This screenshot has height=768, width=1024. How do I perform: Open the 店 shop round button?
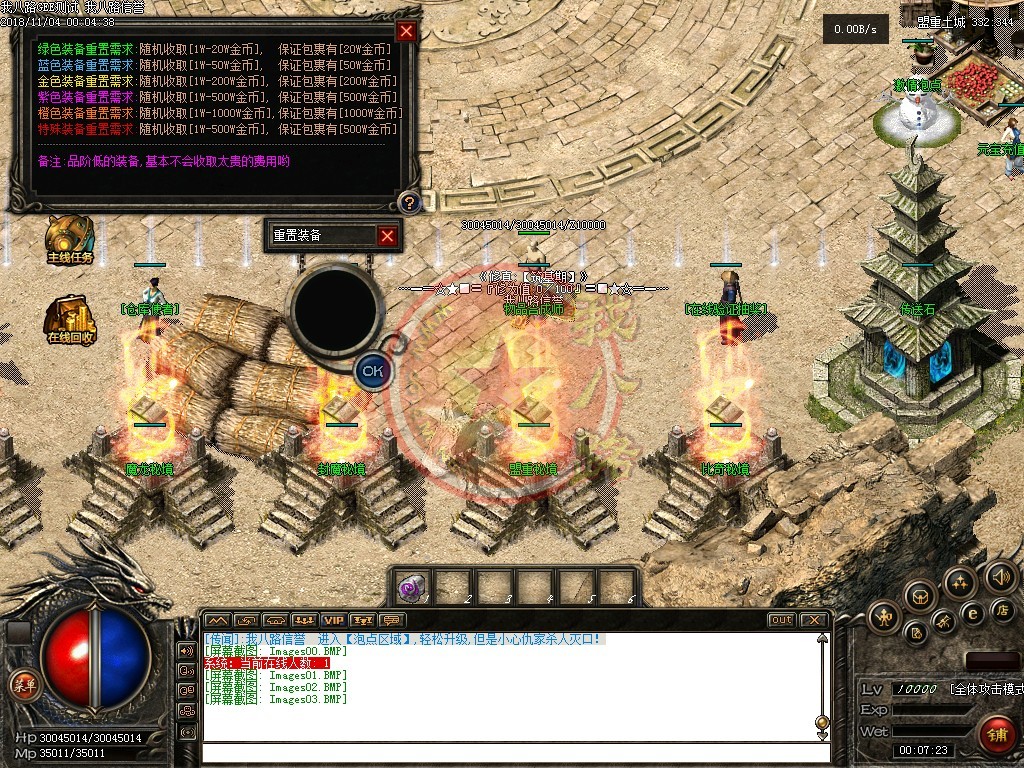point(1004,609)
